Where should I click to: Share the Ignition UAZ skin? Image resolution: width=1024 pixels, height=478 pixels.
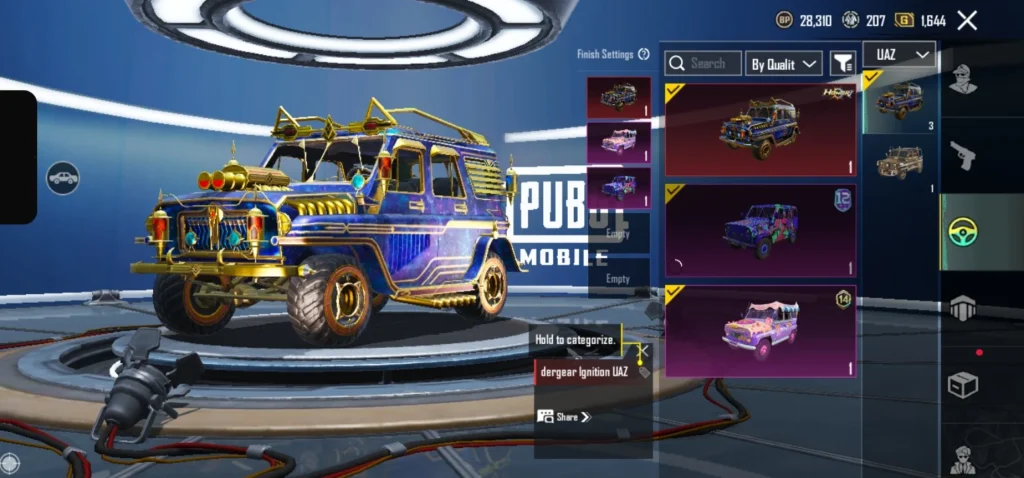pos(564,416)
